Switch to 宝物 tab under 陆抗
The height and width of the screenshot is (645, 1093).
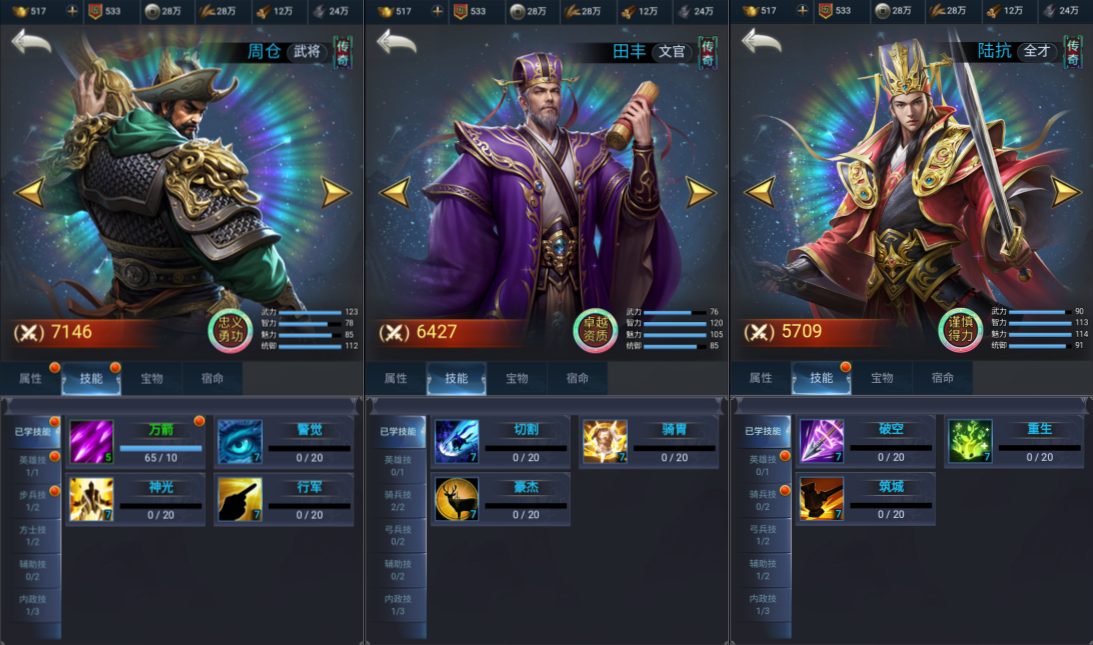881,379
